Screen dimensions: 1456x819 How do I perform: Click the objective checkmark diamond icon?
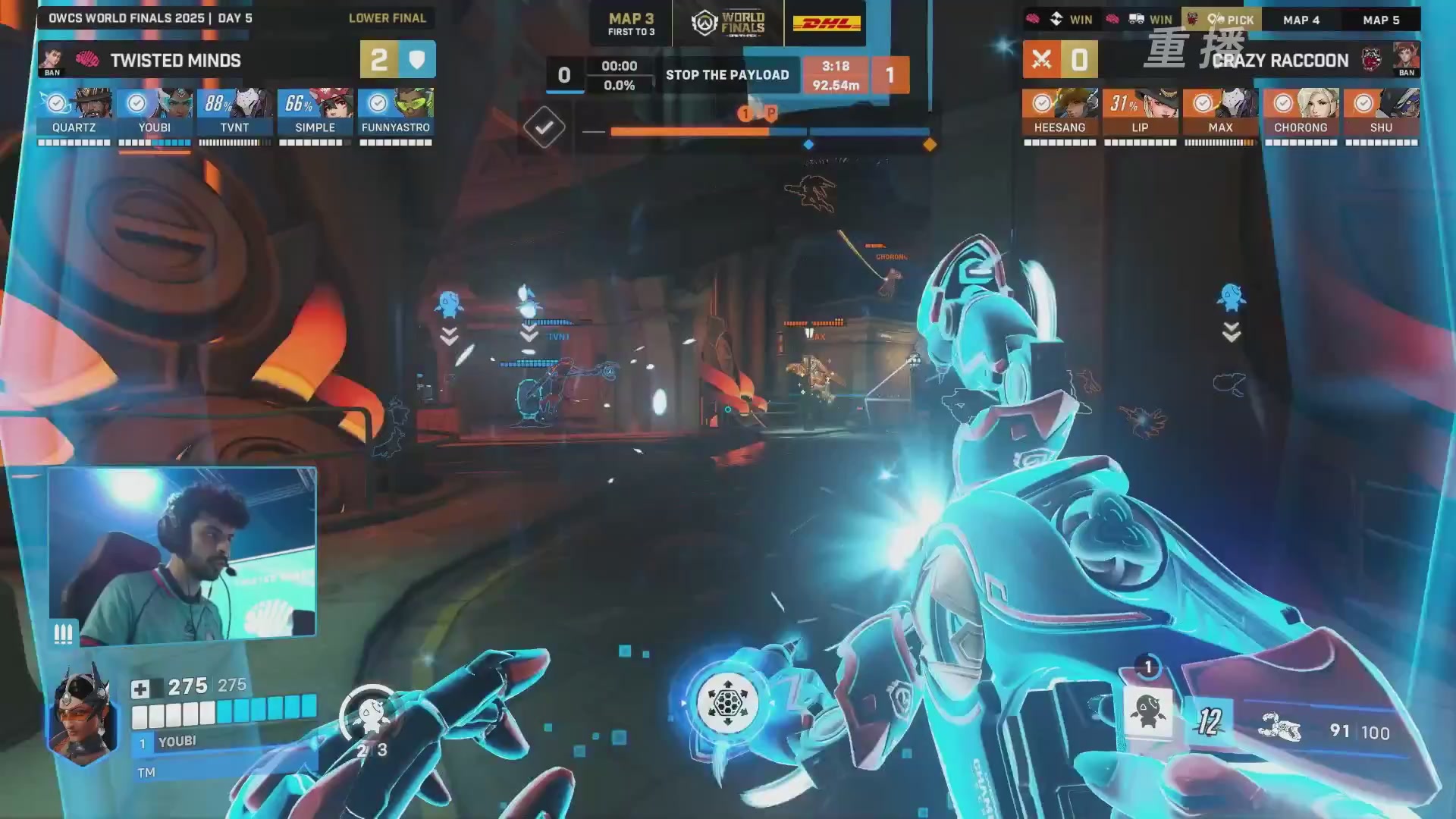[544, 127]
